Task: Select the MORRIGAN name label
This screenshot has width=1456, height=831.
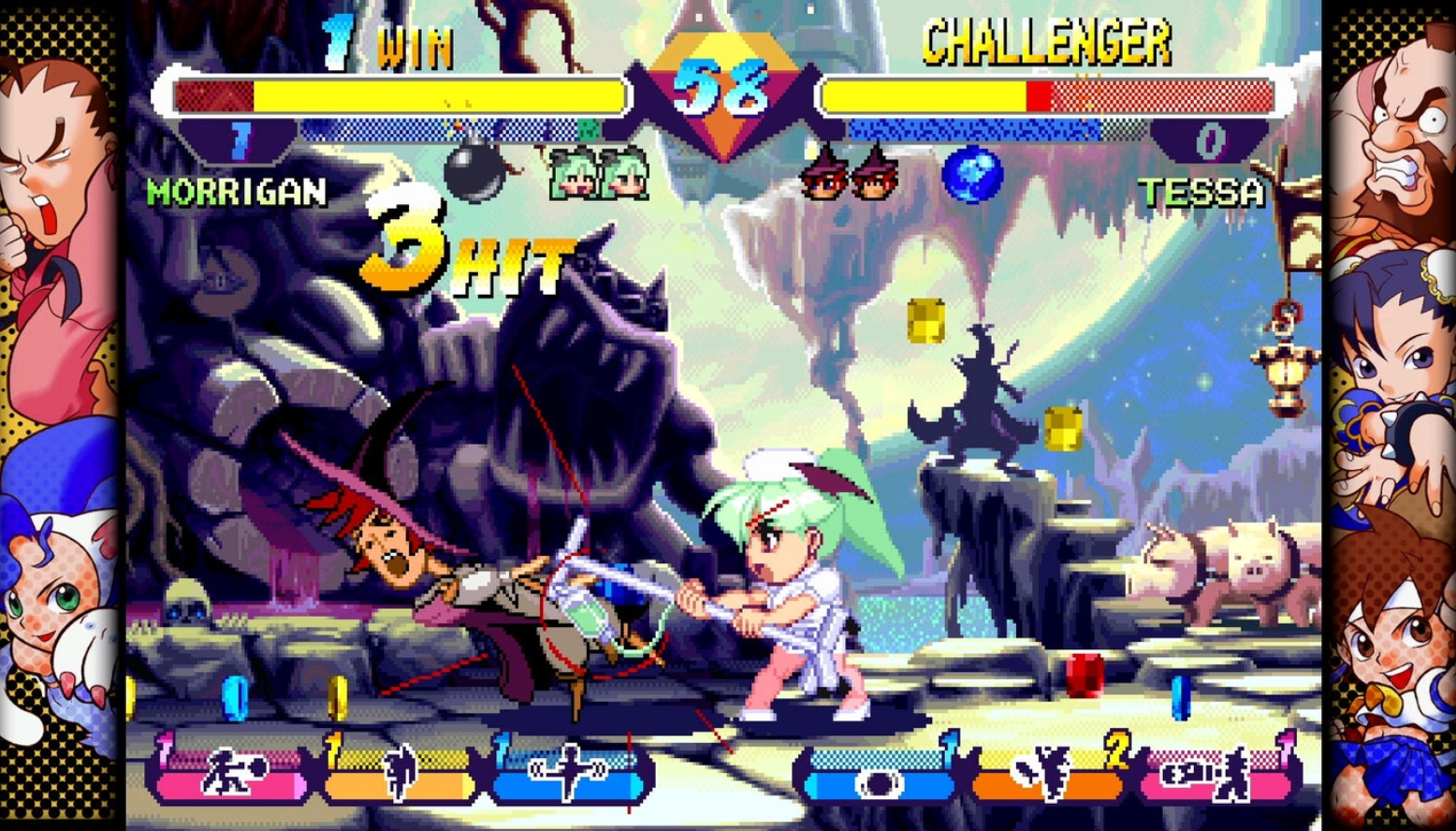Action: pos(234,195)
